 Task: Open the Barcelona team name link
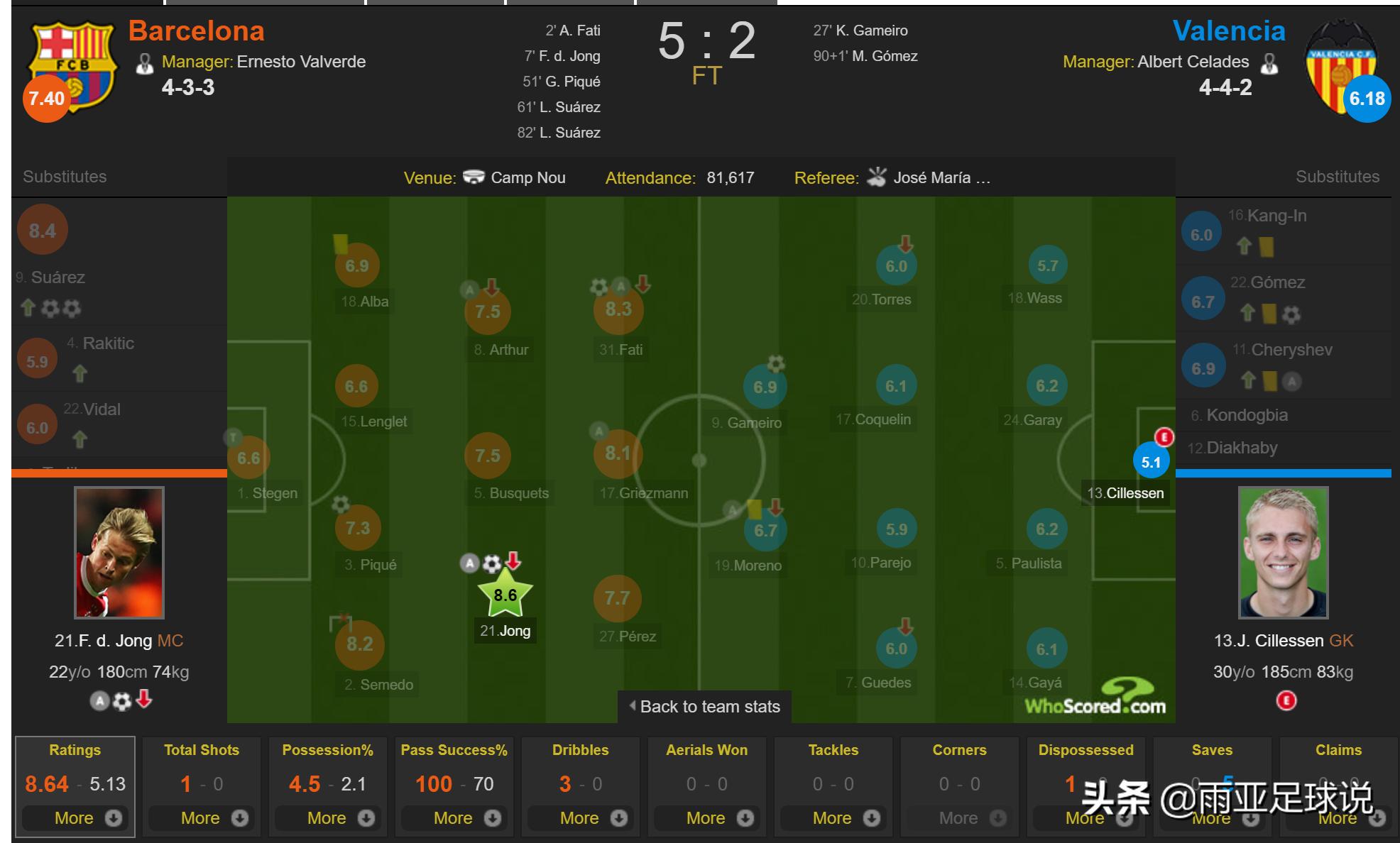(197, 31)
